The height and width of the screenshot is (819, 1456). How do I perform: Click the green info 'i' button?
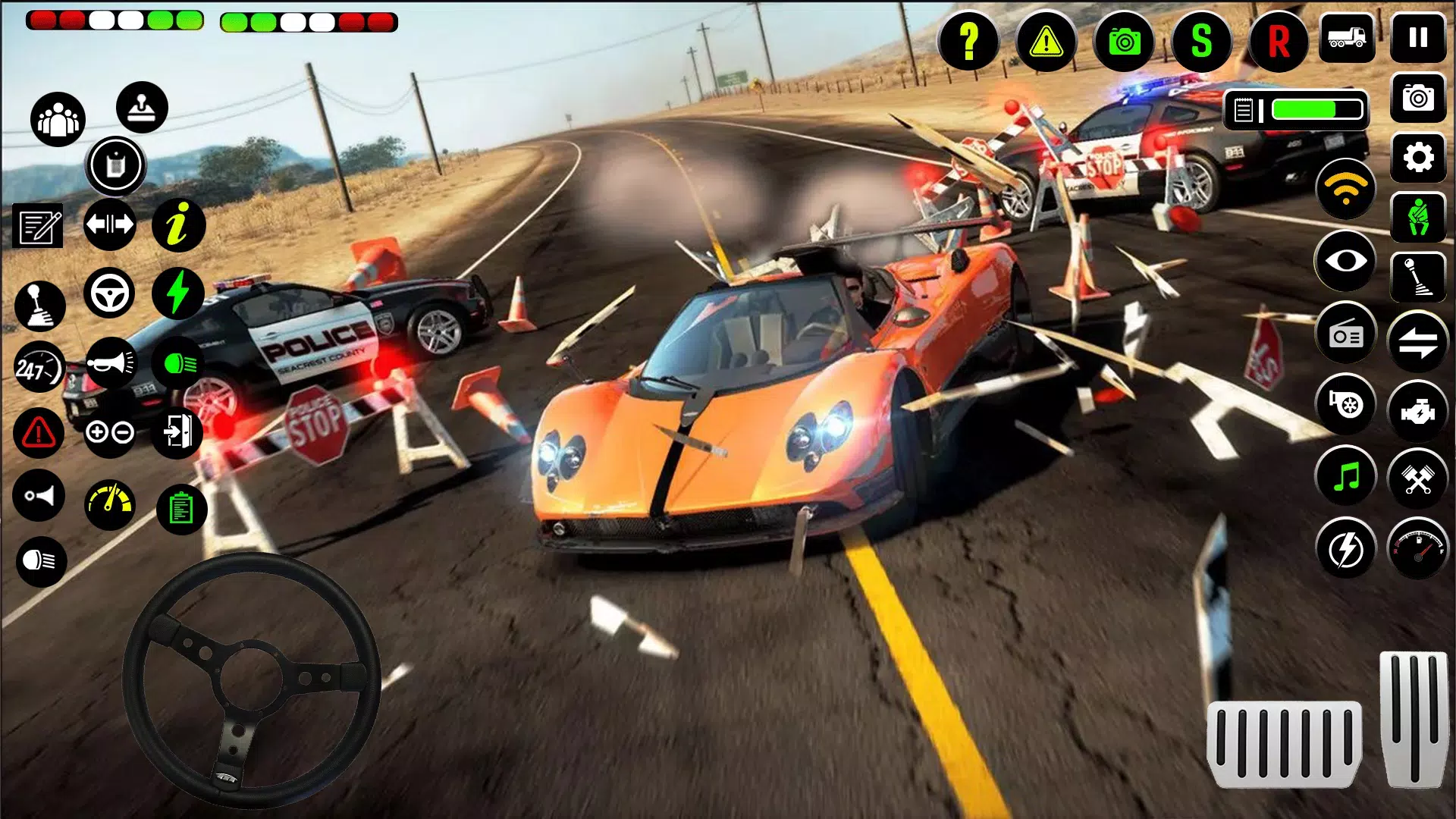[x=178, y=225]
